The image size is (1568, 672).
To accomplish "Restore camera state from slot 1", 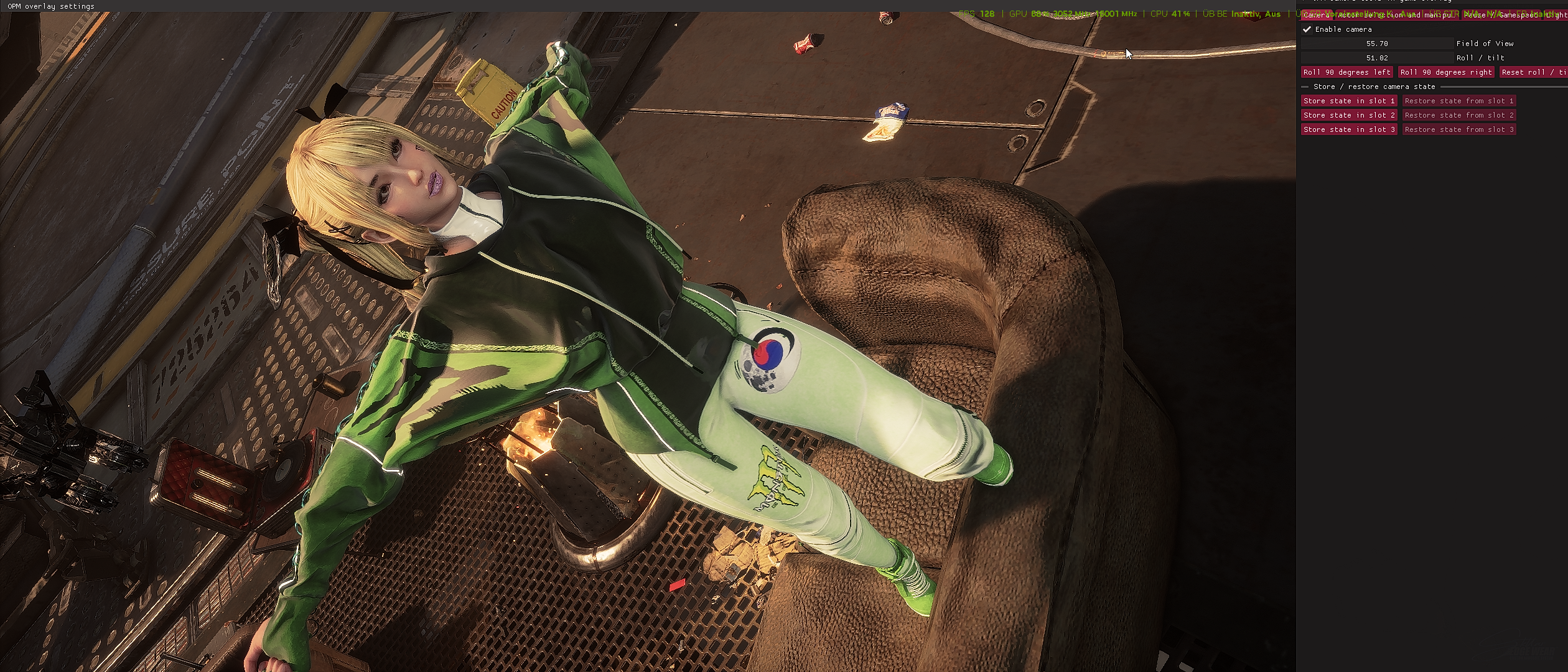I will coord(1458,101).
